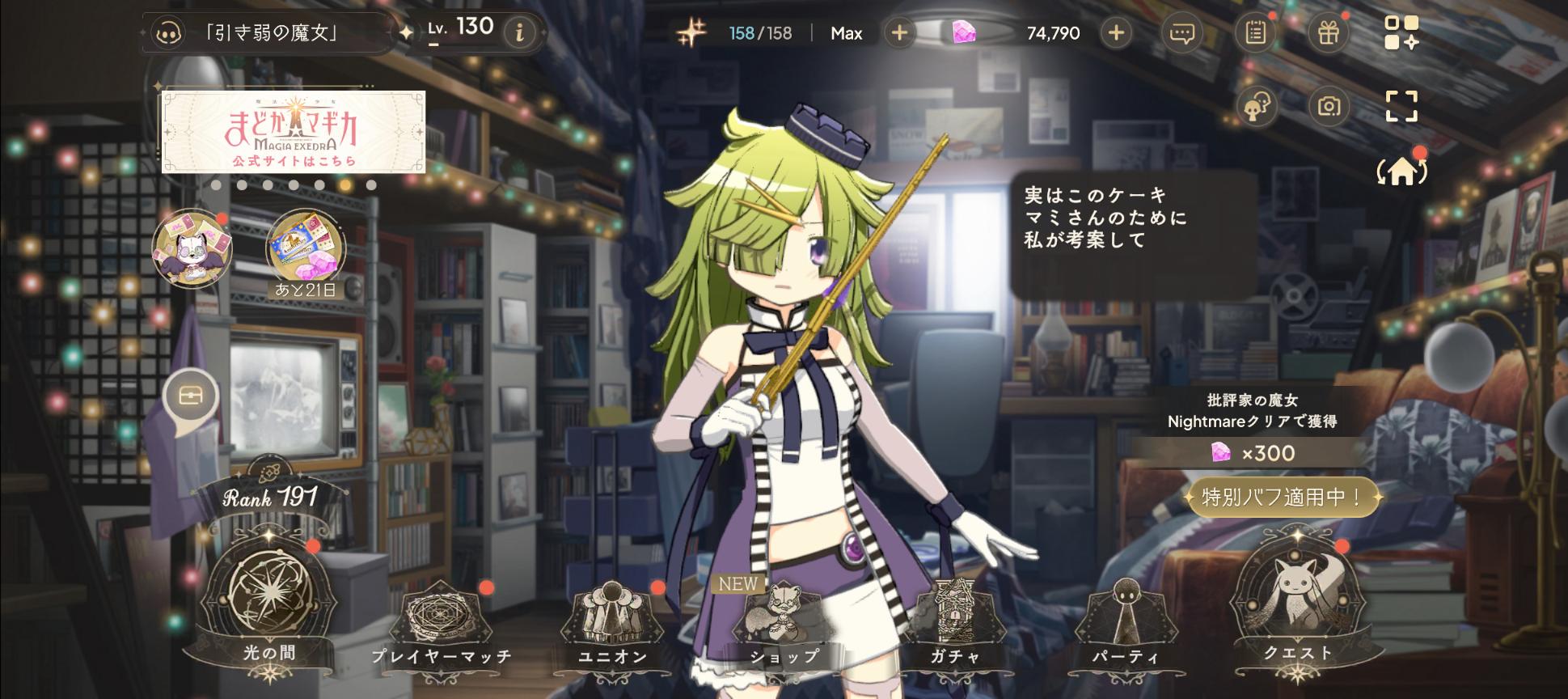Show player info via the i button
Screen dimensions: 1568x699
pyautogui.click(x=519, y=32)
